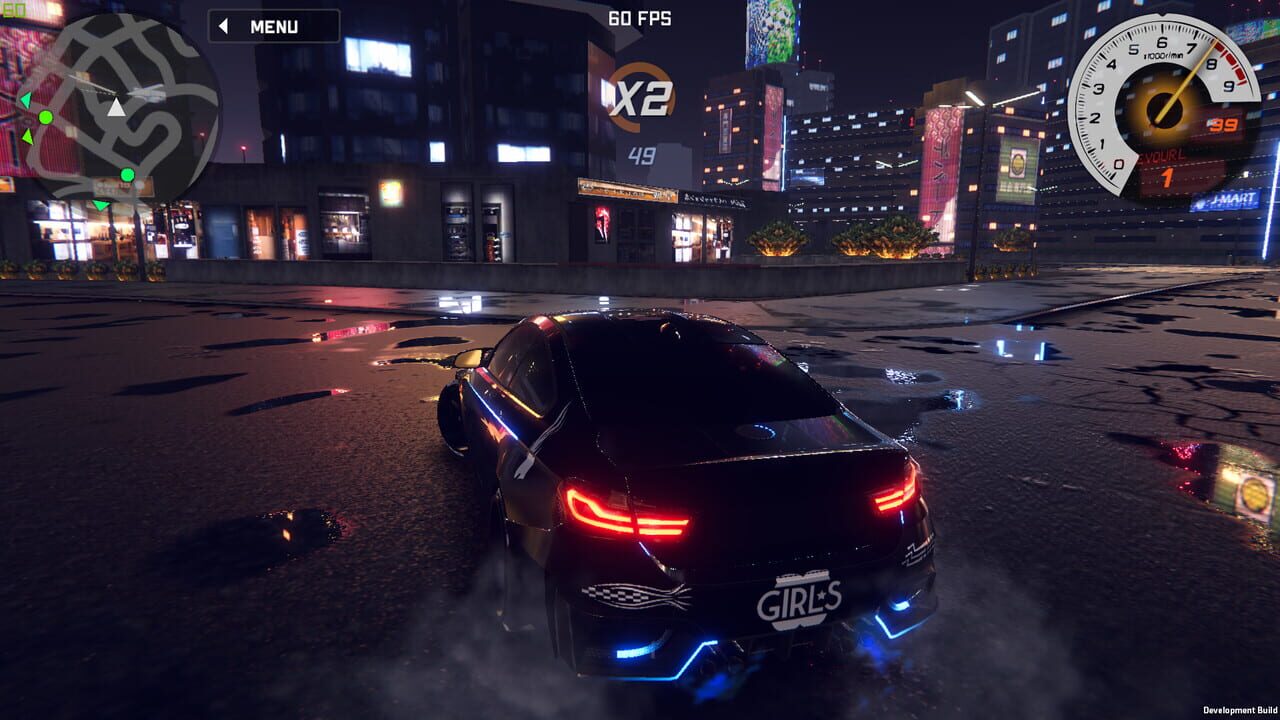
Task: Open the MENU button at top
Action: (272, 26)
